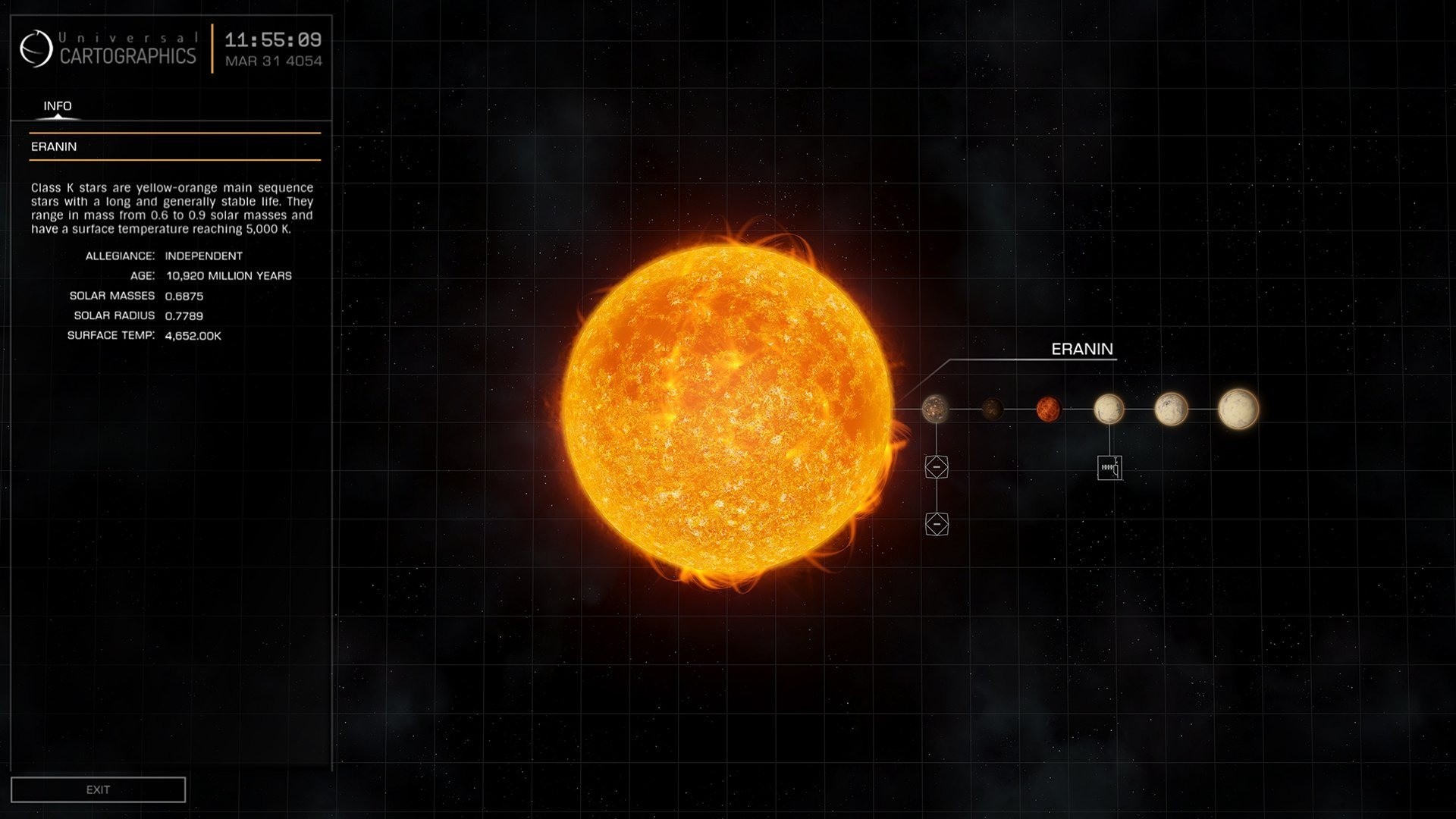
Task: Select the red molten third planet
Action: point(1050,409)
